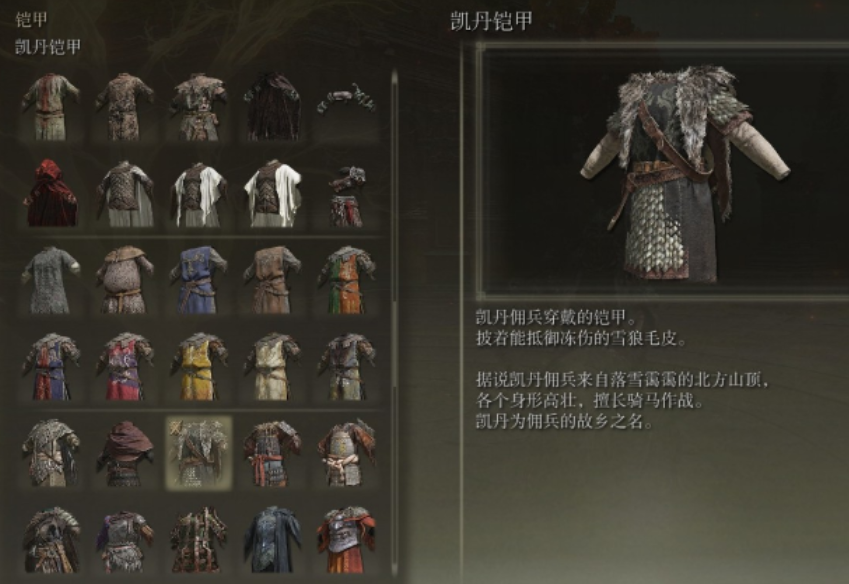Viewport: 849px width, 584px height.
Task: Select the green and orange tabard armor
Action: click(x=346, y=279)
